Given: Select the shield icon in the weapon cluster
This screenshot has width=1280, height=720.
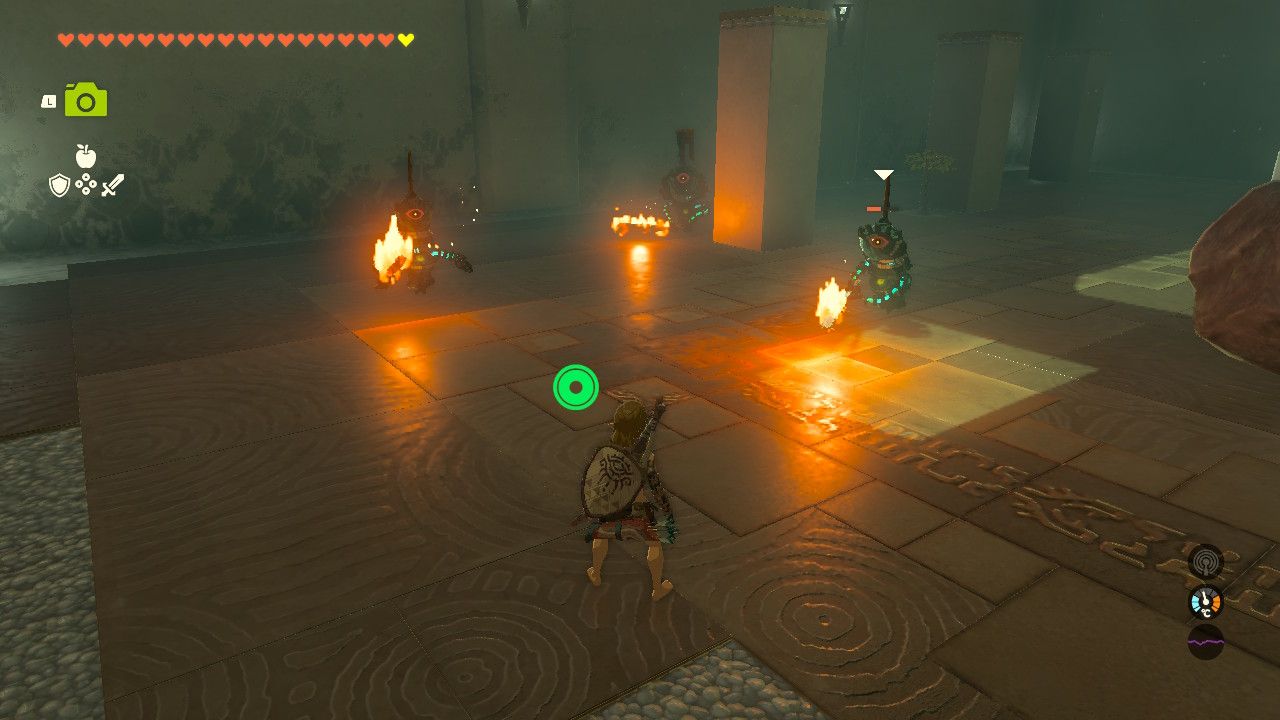Looking at the screenshot, I should 59,187.
